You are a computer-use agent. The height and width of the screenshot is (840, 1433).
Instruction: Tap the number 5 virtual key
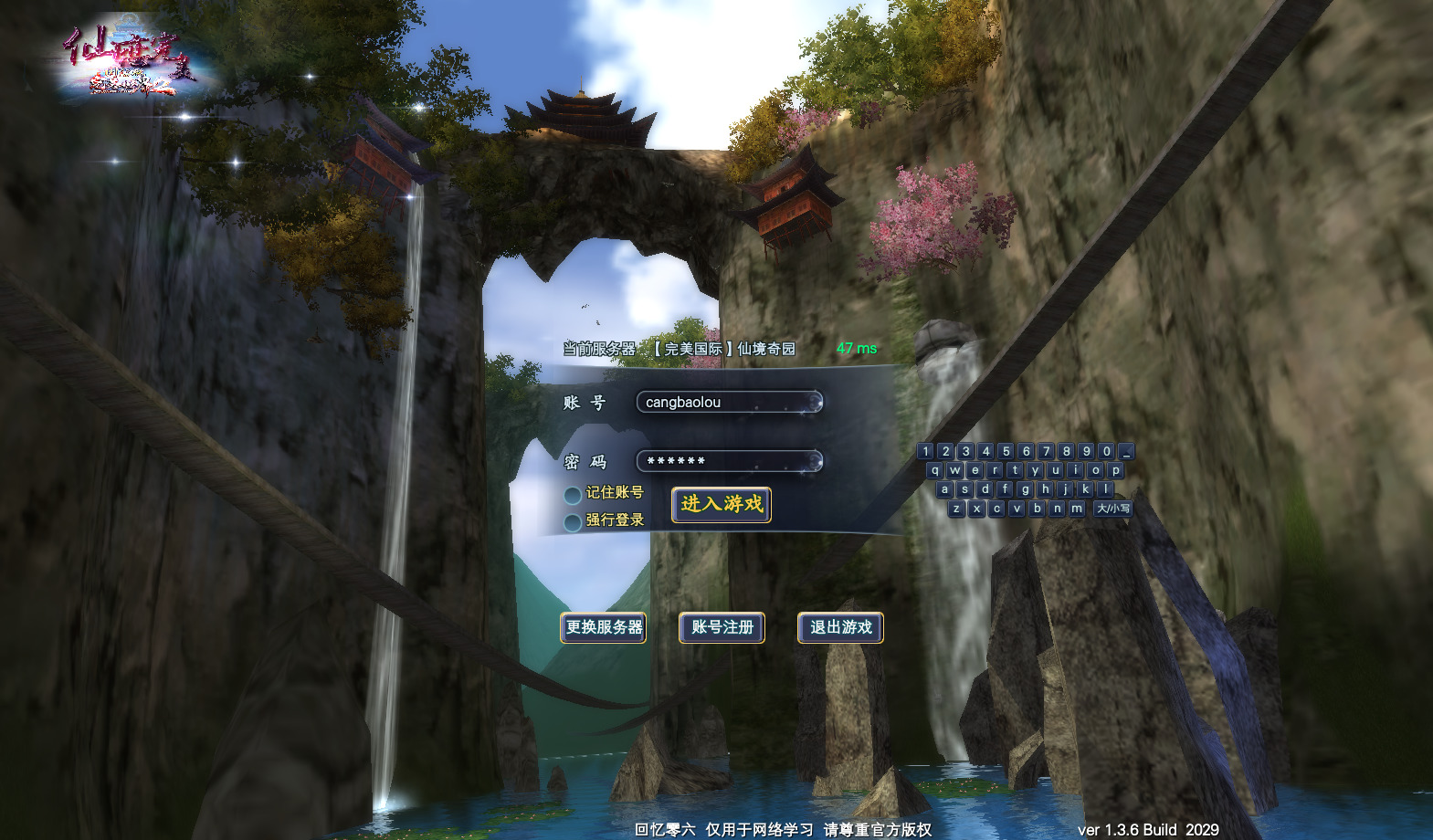1006,451
